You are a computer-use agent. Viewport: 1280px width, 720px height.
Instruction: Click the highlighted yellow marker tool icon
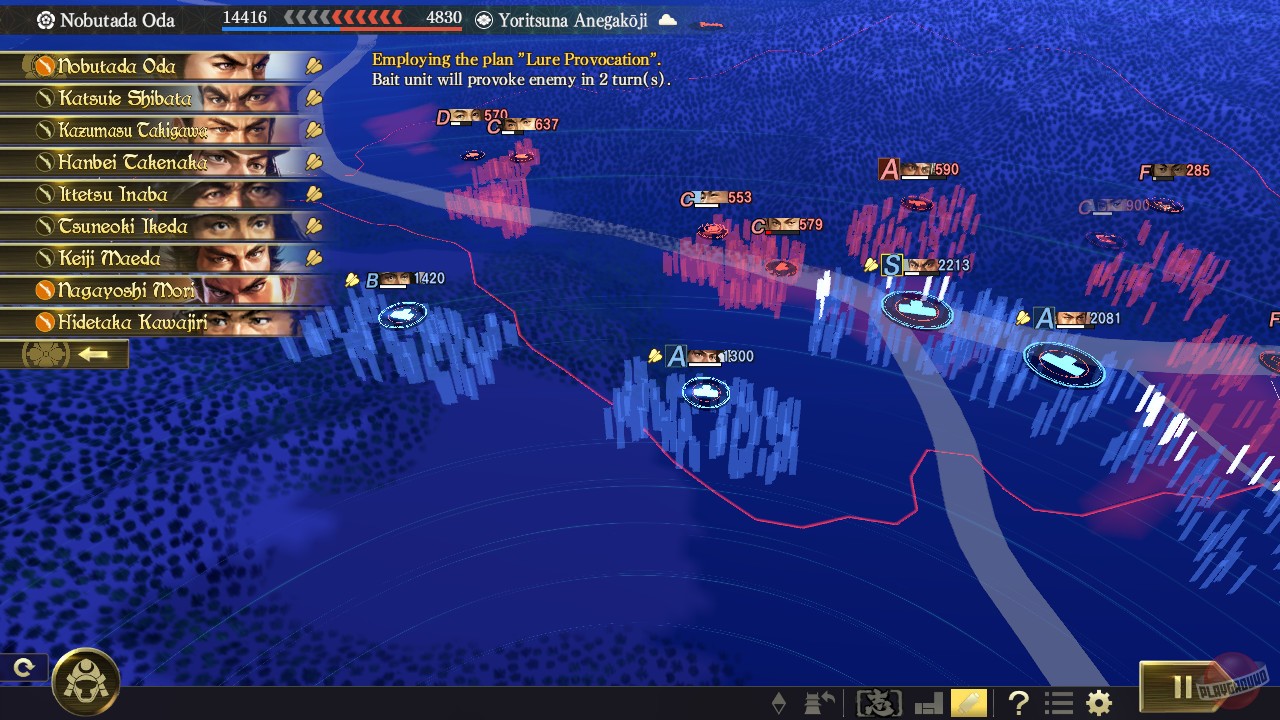969,703
